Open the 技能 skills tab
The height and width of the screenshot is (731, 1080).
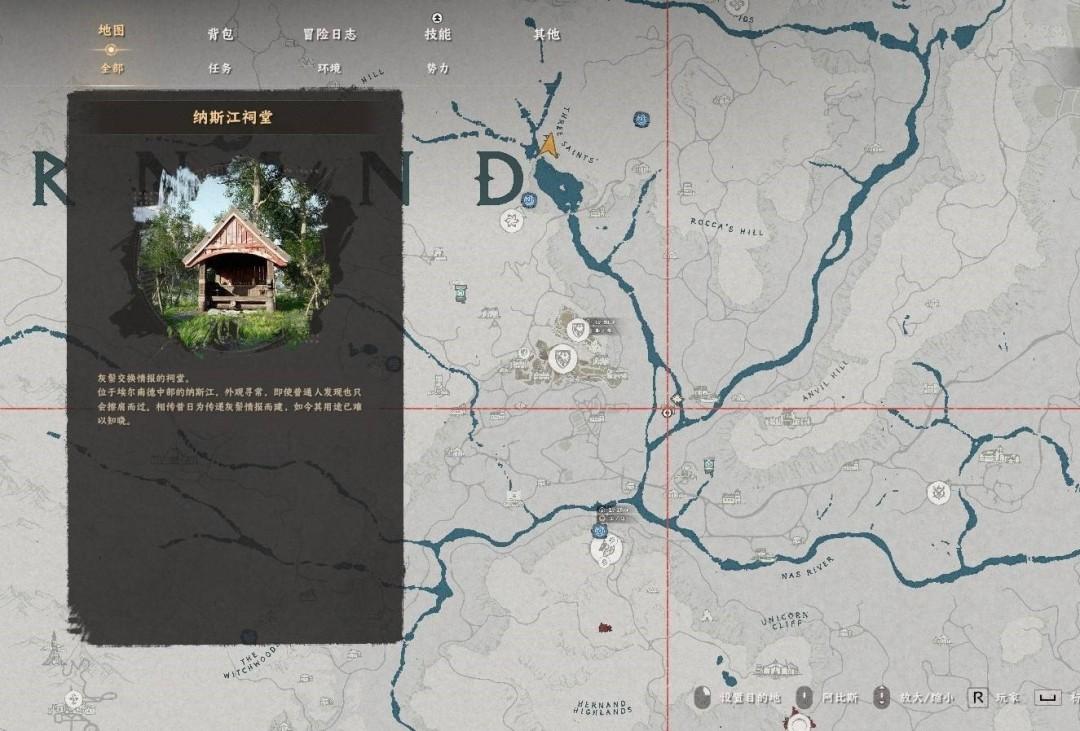pos(437,34)
